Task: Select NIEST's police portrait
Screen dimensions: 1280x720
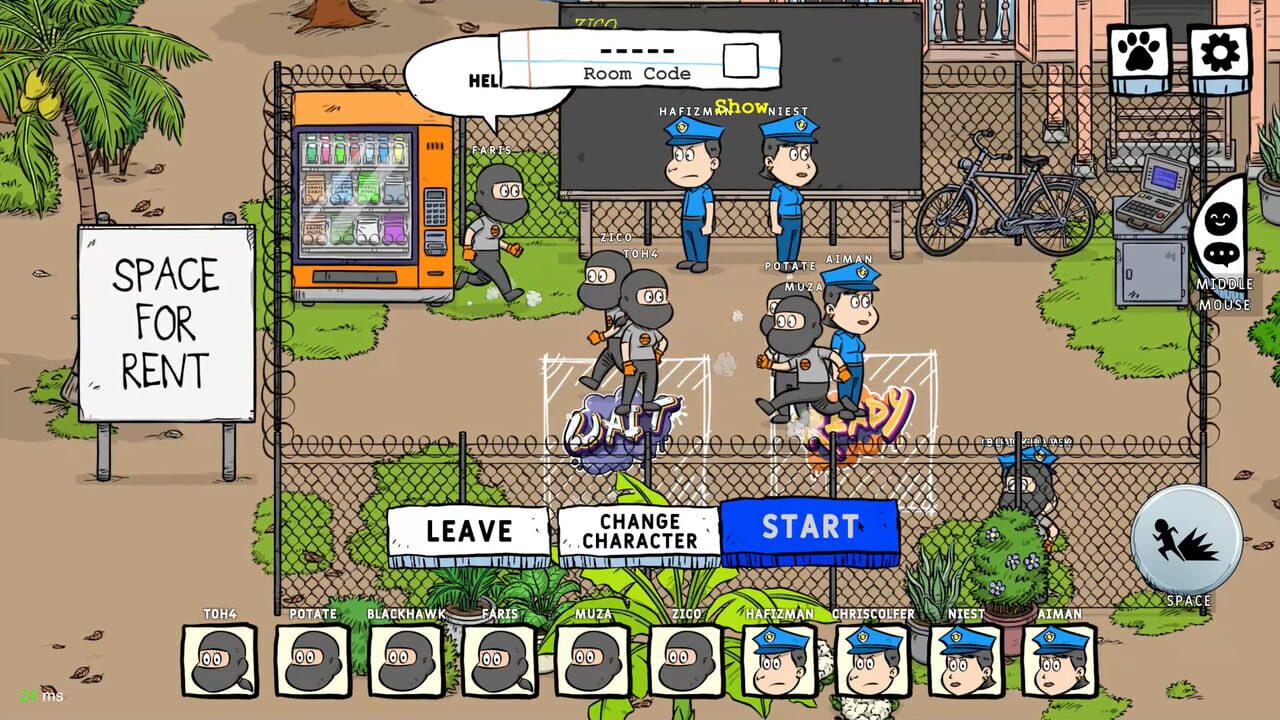Action: coord(965,658)
